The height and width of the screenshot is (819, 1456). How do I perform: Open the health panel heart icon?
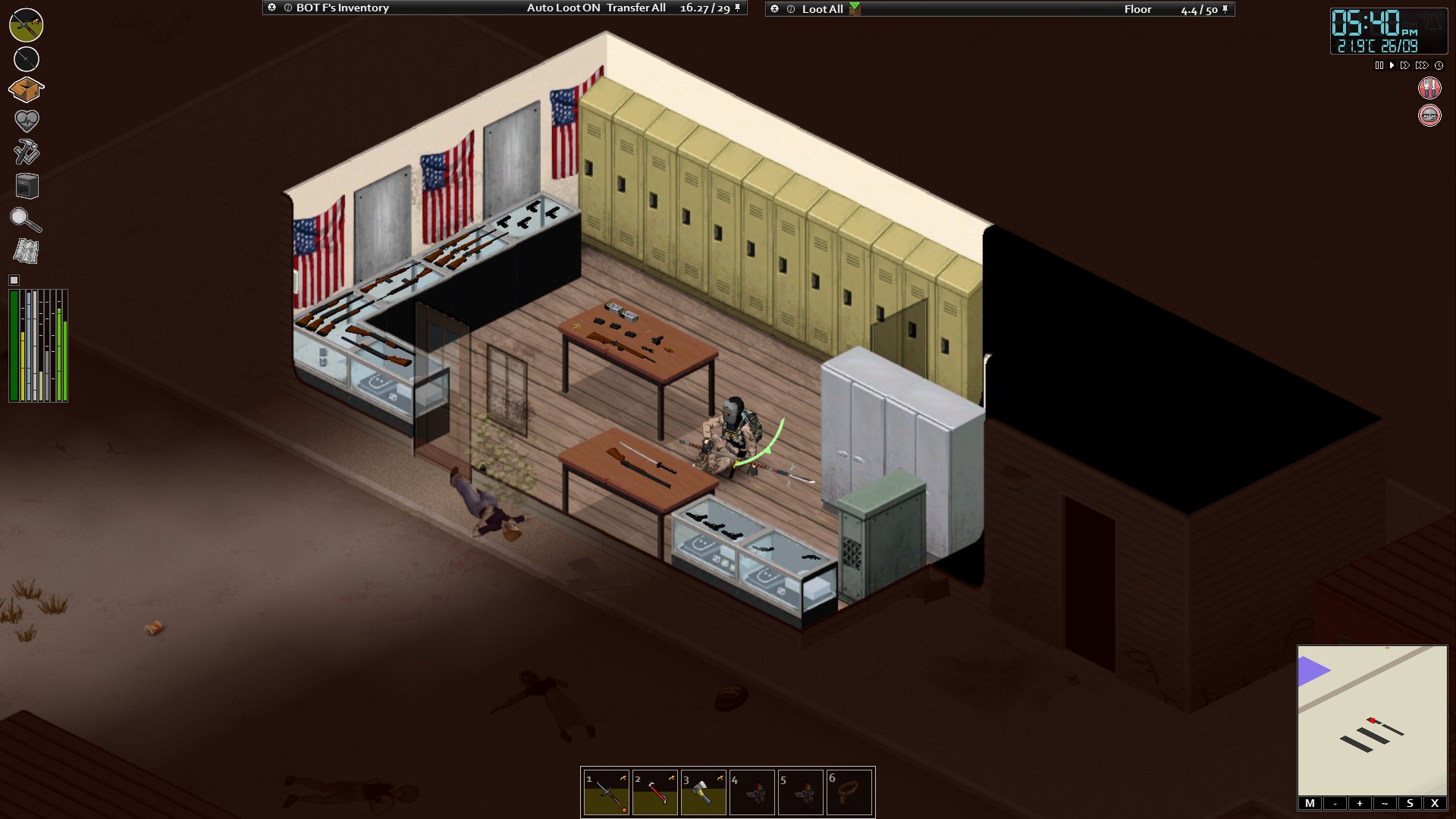coord(25,120)
